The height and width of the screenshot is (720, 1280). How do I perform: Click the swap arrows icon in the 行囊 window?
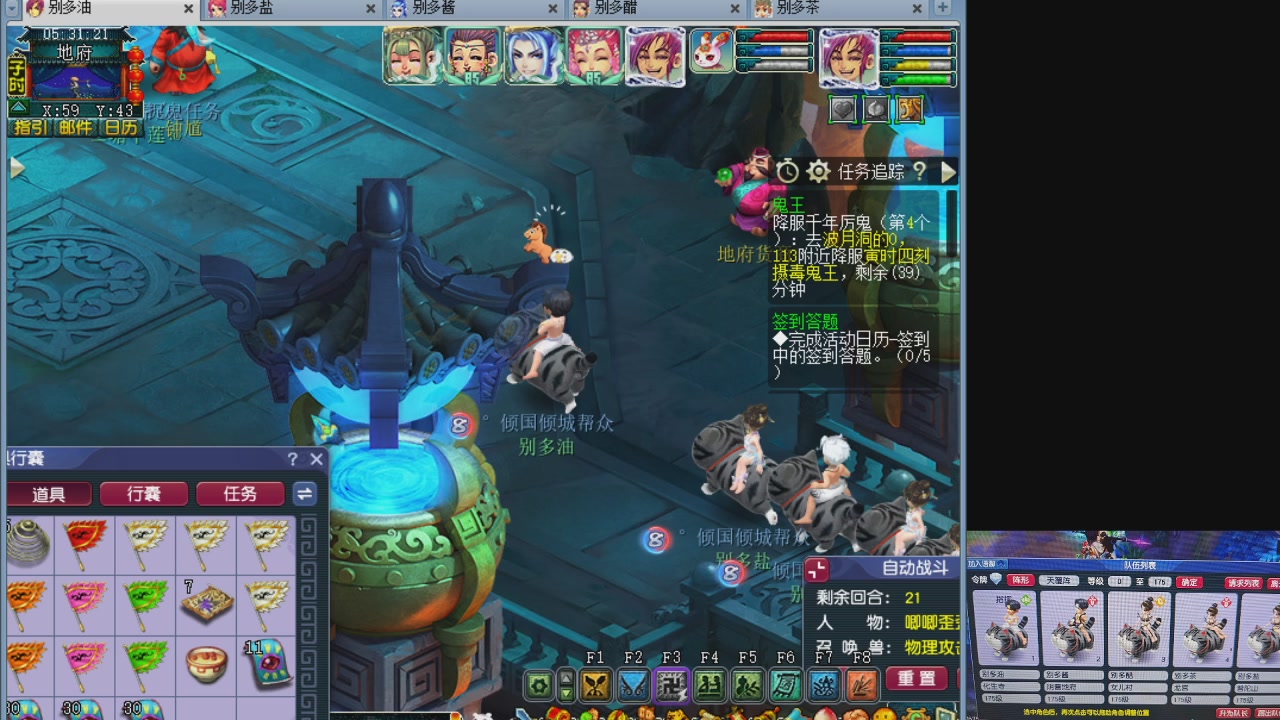point(305,493)
